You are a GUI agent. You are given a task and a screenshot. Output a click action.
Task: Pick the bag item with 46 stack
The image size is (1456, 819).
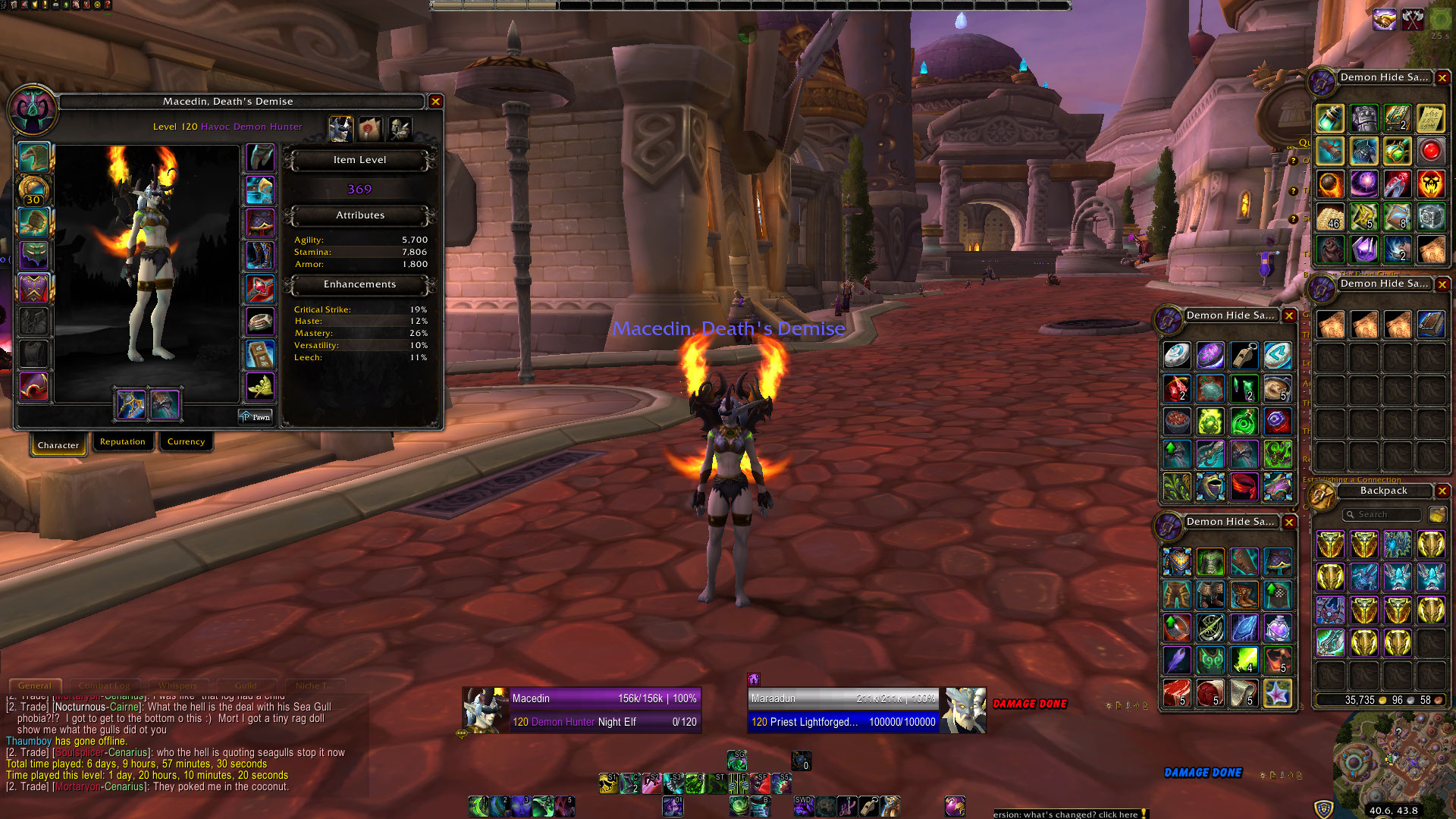pyautogui.click(x=1330, y=218)
